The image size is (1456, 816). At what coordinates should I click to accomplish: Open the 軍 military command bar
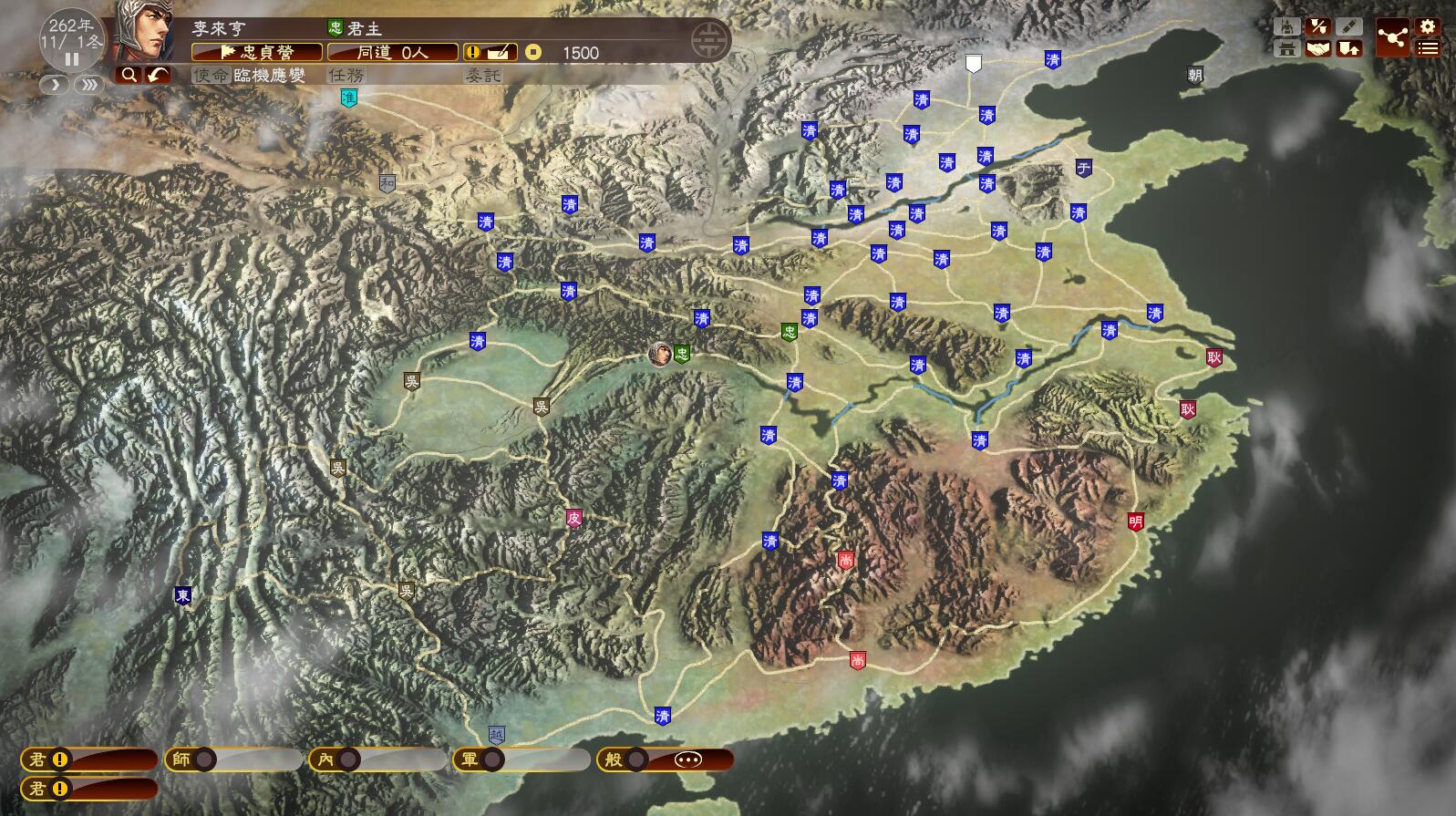coord(521,759)
